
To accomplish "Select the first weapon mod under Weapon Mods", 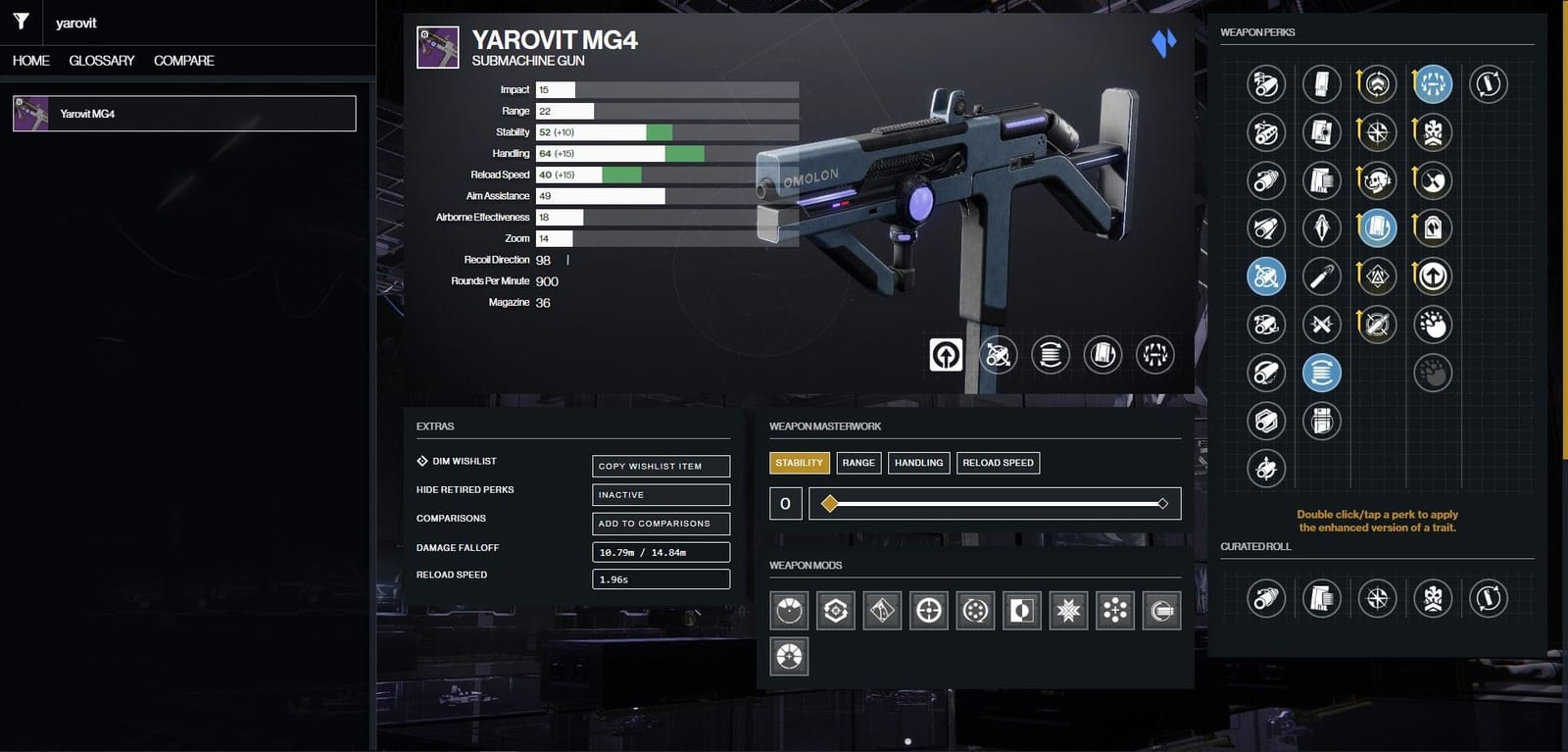I will (x=788, y=609).
